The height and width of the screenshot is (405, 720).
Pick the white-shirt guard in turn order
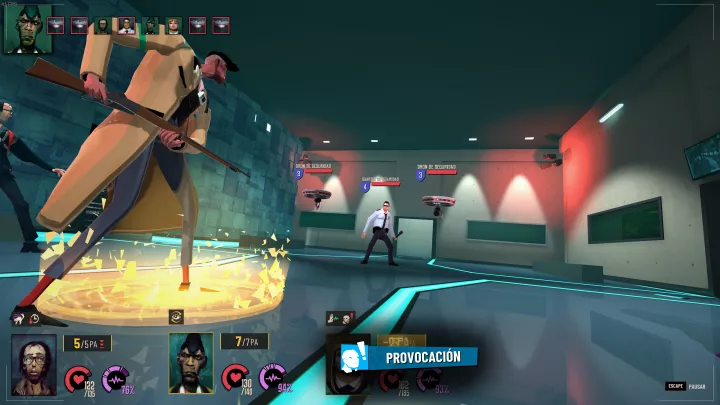click(126, 25)
